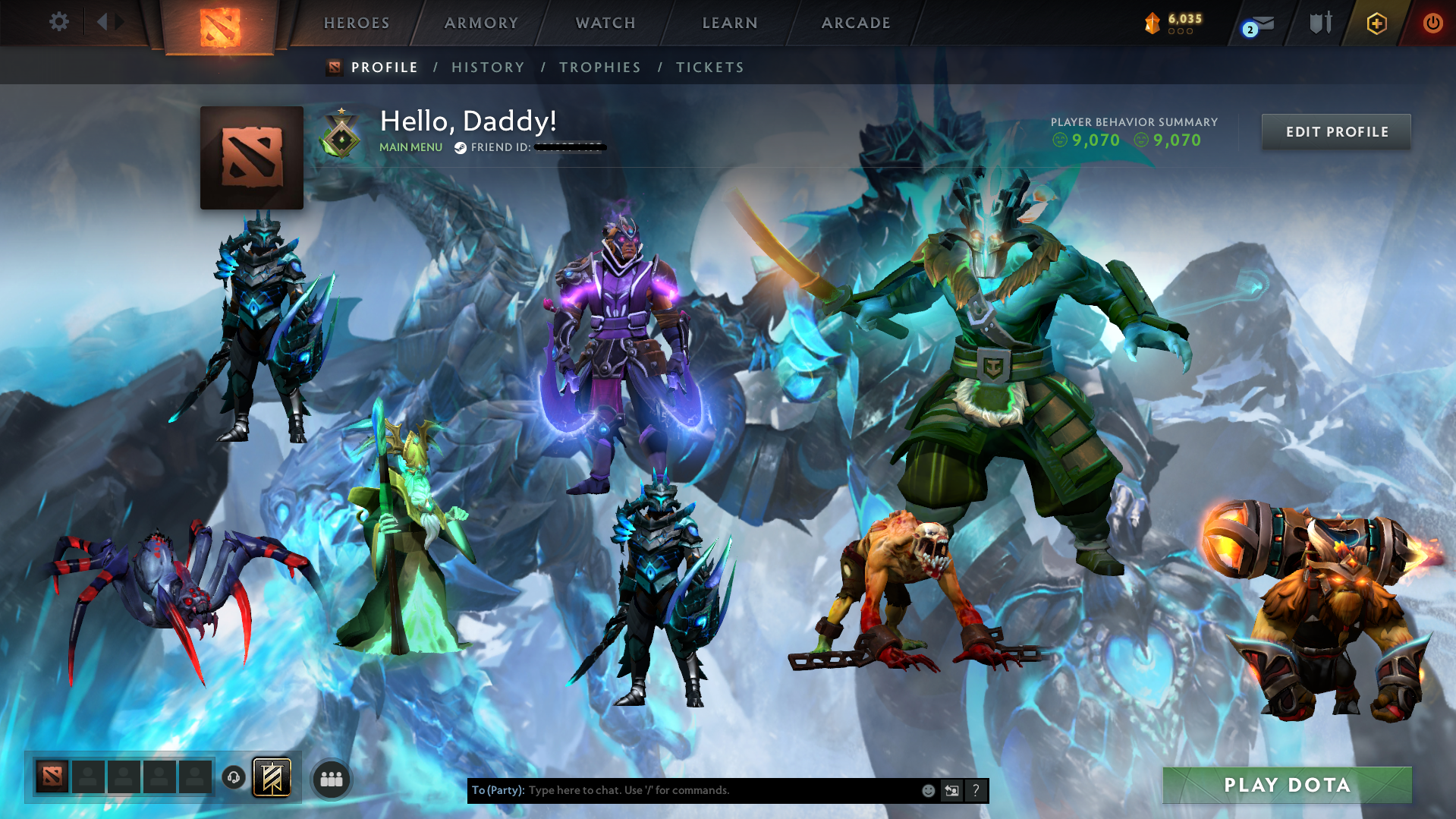Switch chat channel using the chat target icon
The width and height of the screenshot is (1456, 819).
tap(951, 790)
